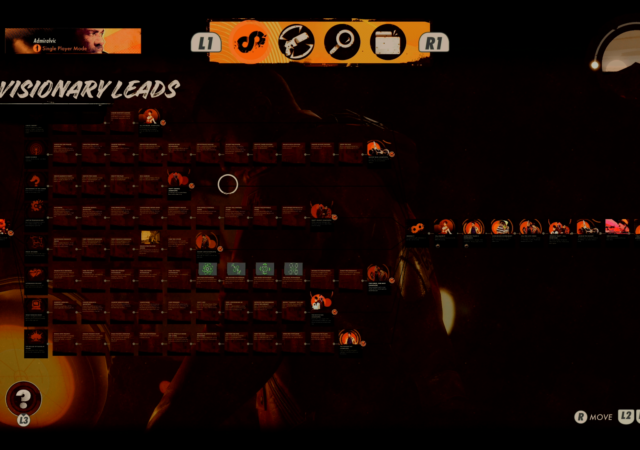
Task: Open the Visionary Leads tab icon
Action: point(250,42)
